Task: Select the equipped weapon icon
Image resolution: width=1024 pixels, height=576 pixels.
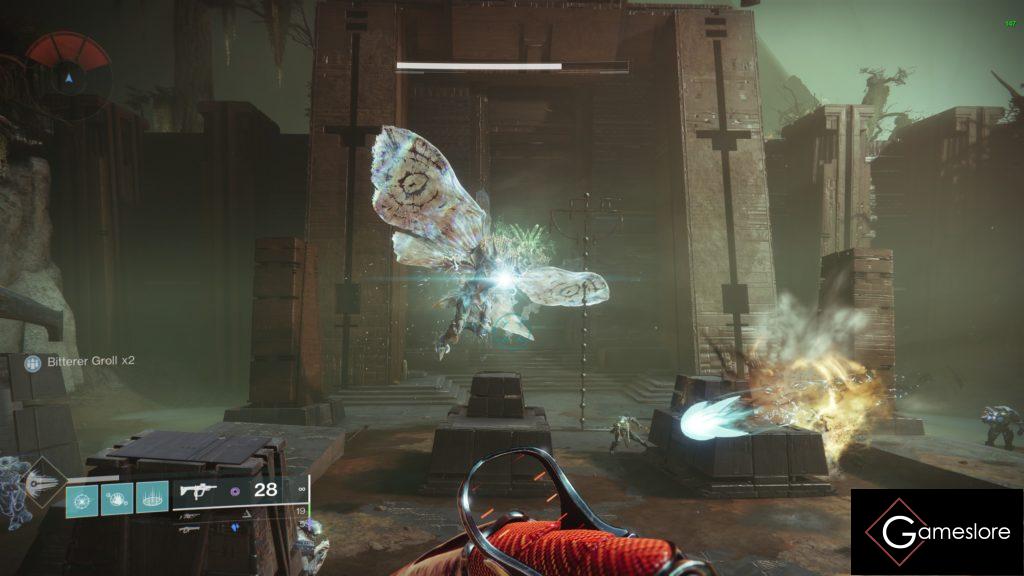Action: point(200,490)
